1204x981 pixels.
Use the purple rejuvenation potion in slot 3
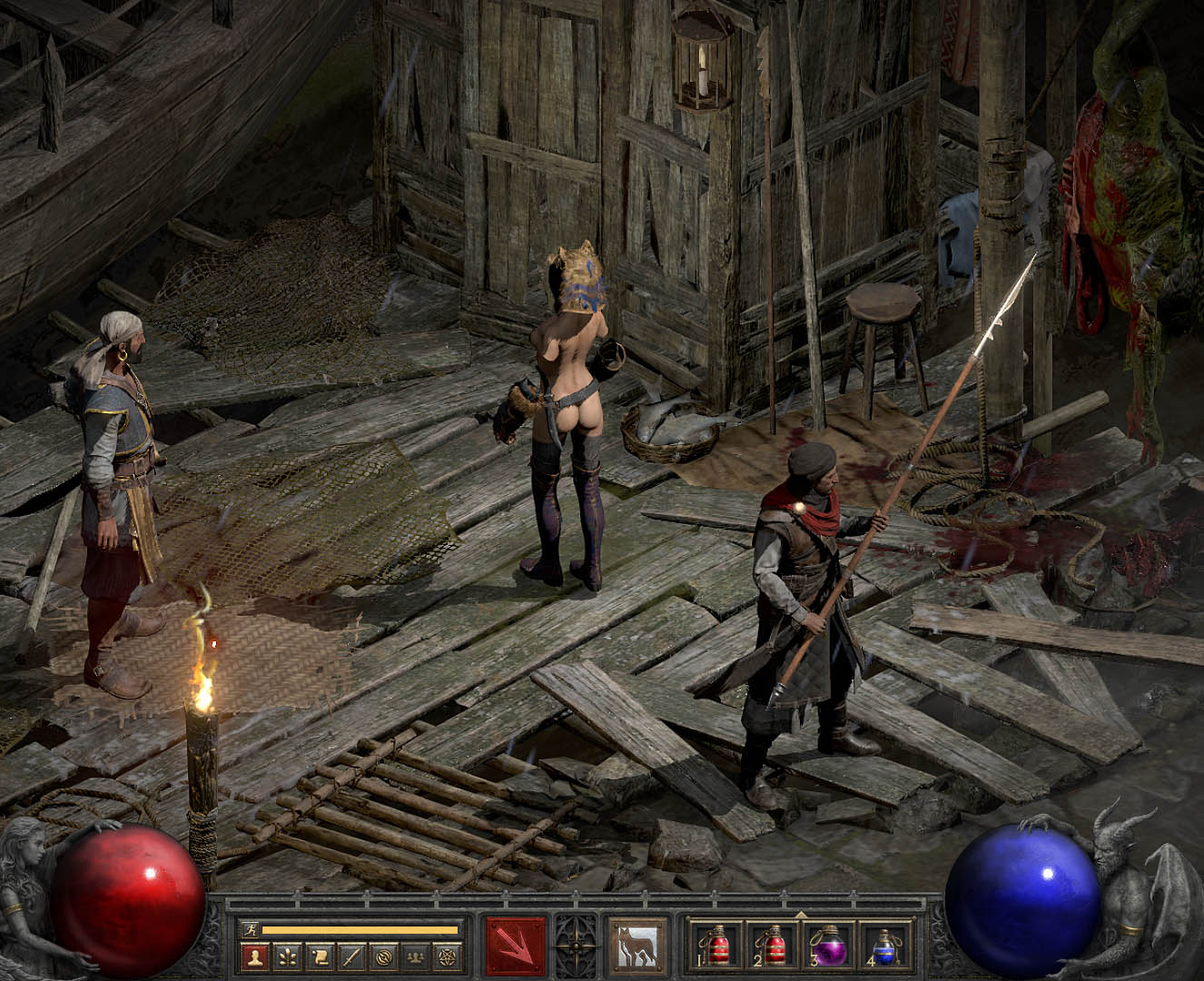pyautogui.click(x=828, y=946)
